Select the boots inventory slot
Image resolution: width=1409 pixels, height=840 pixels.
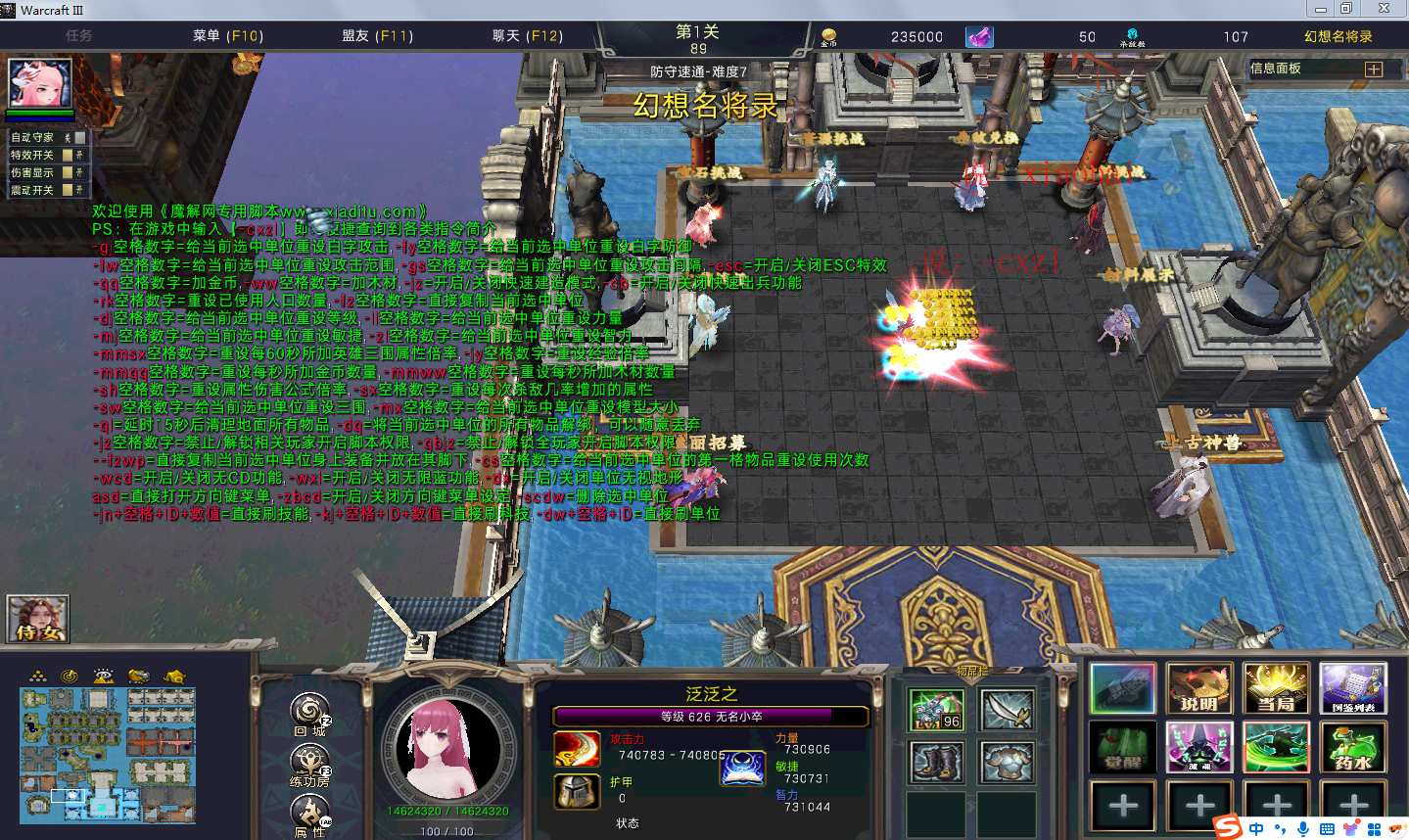(x=936, y=763)
